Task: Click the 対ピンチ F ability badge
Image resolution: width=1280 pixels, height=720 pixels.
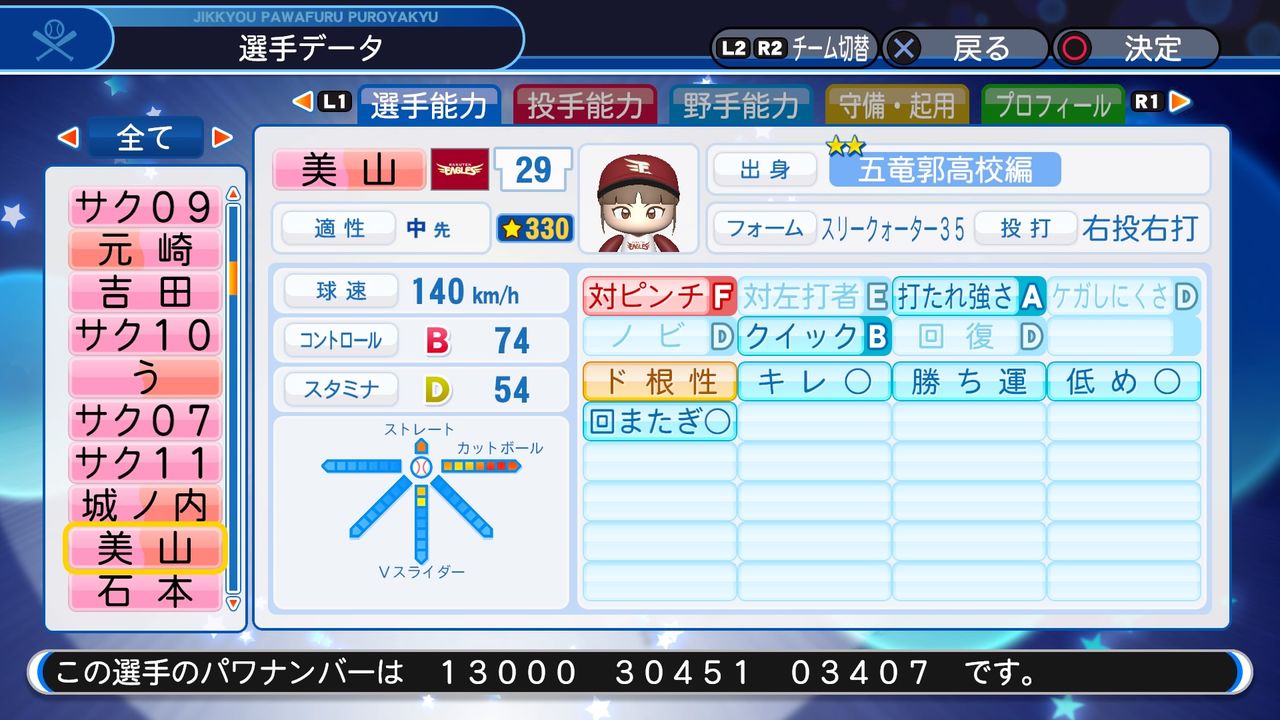Action: (657, 295)
